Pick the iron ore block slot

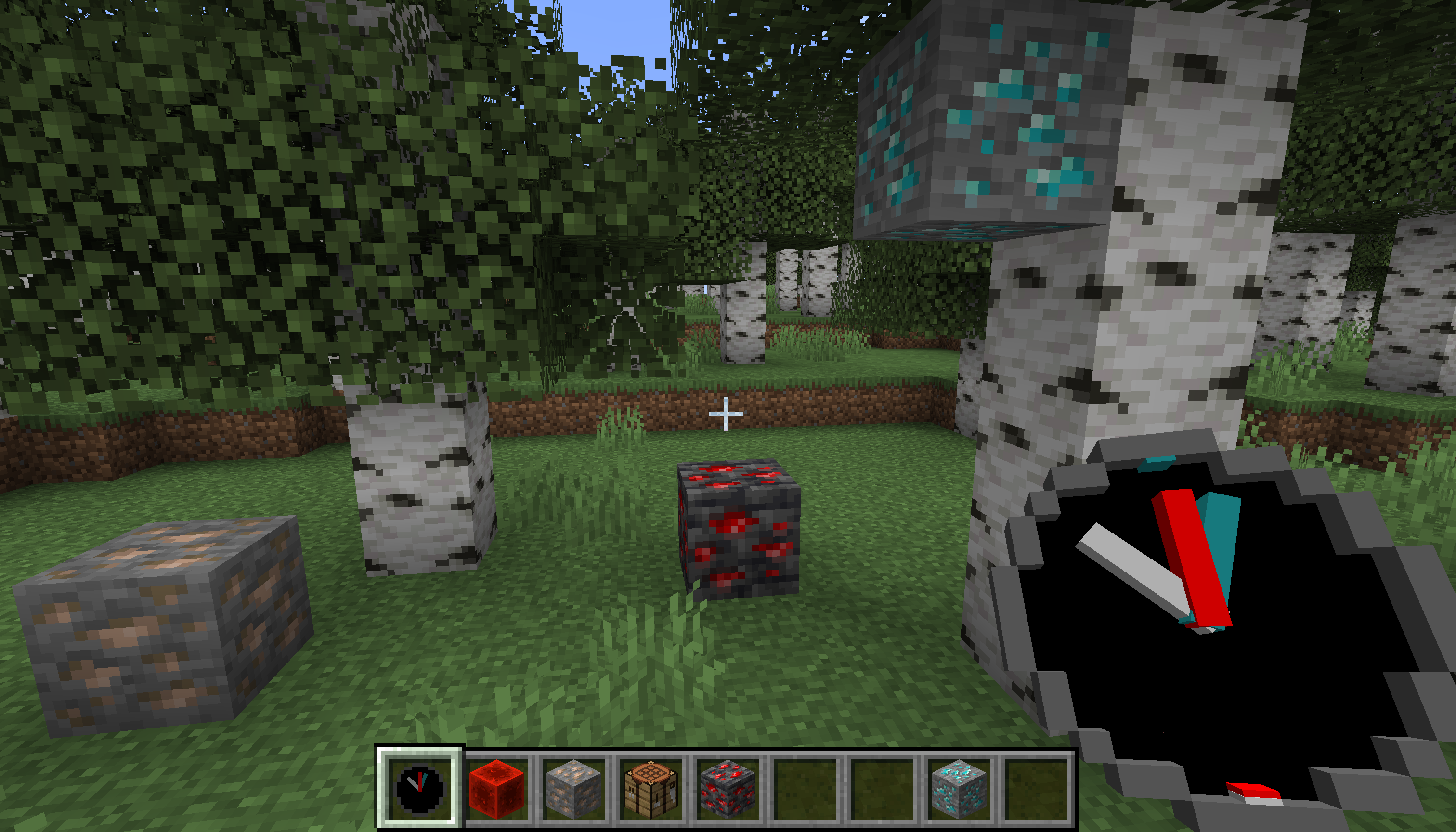(574, 789)
